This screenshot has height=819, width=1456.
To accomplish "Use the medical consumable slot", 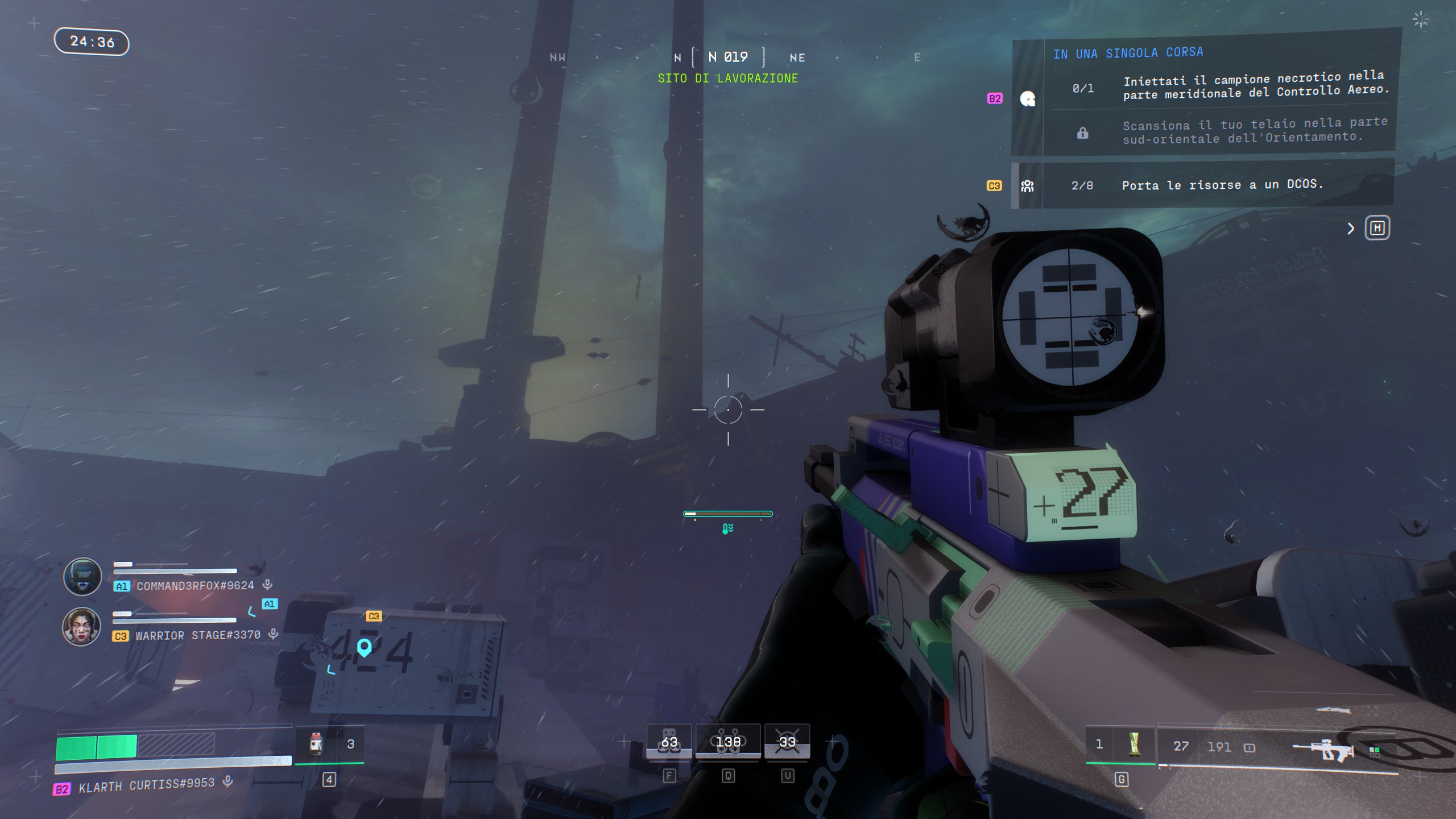I will point(316,744).
